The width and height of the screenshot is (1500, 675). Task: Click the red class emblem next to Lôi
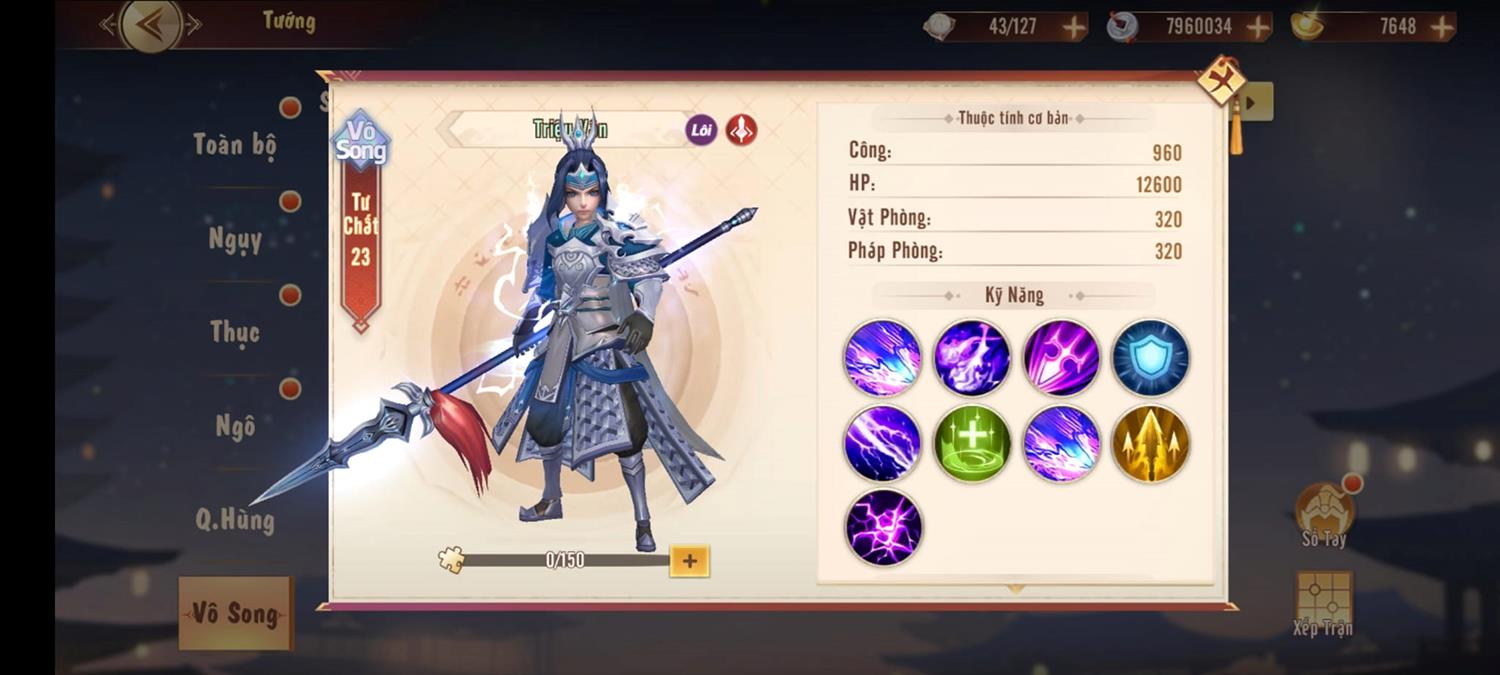tap(741, 130)
